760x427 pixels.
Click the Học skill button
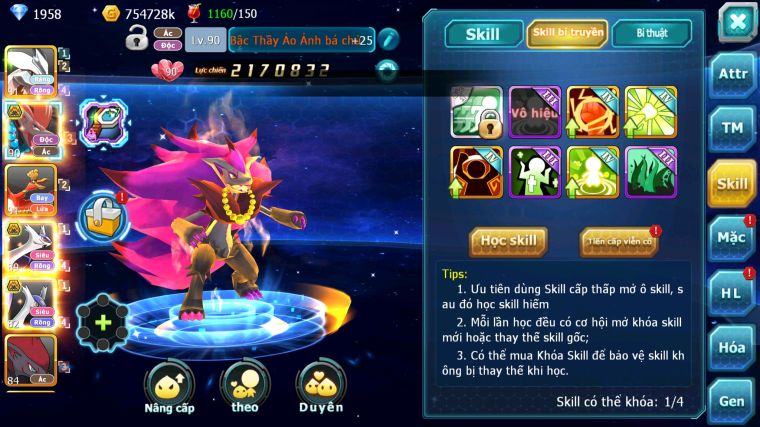tap(508, 241)
